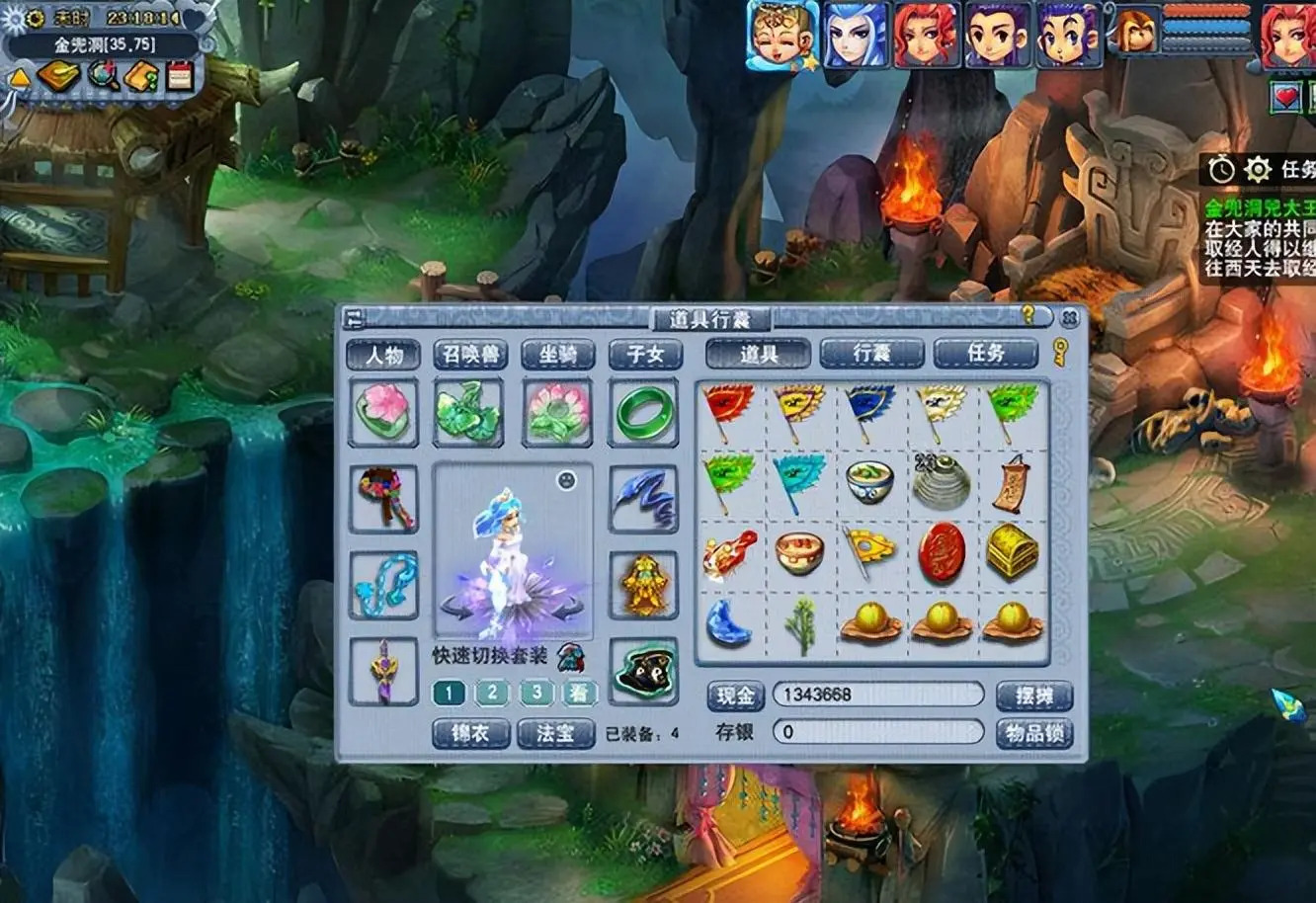Click the equipped green jade ring
1316x903 pixels.
pos(644,413)
